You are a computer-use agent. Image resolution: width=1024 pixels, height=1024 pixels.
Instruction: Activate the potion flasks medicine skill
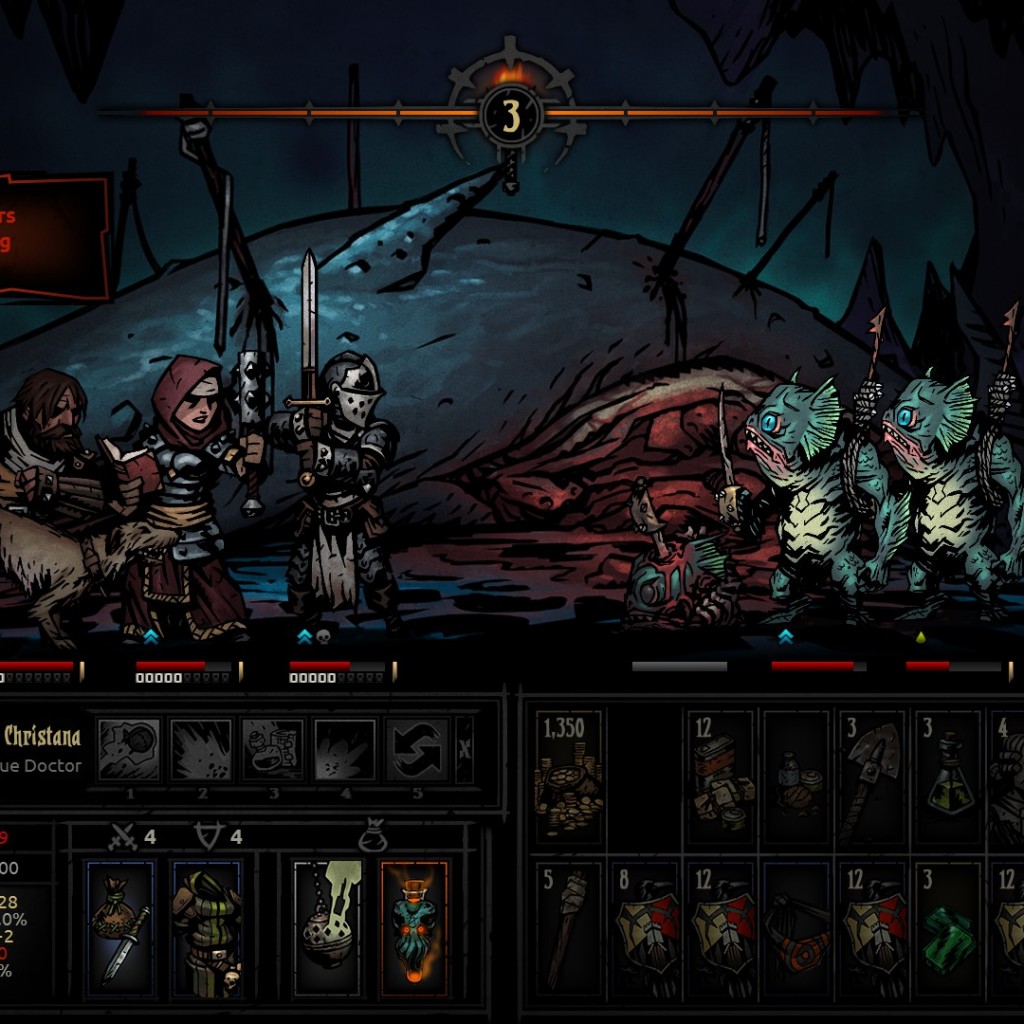(273, 749)
